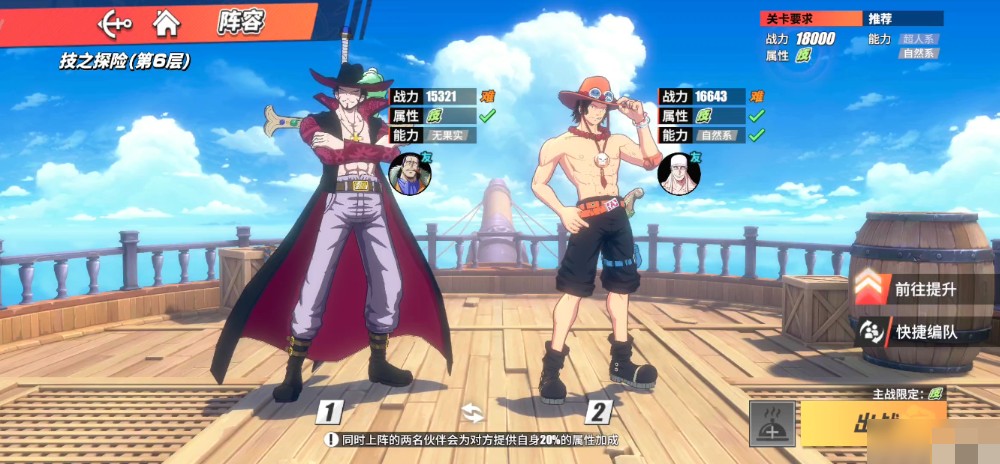Choose the friend support avatar beside Mihawk
Screen dimensions: 1000x464
[x=407, y=172]
